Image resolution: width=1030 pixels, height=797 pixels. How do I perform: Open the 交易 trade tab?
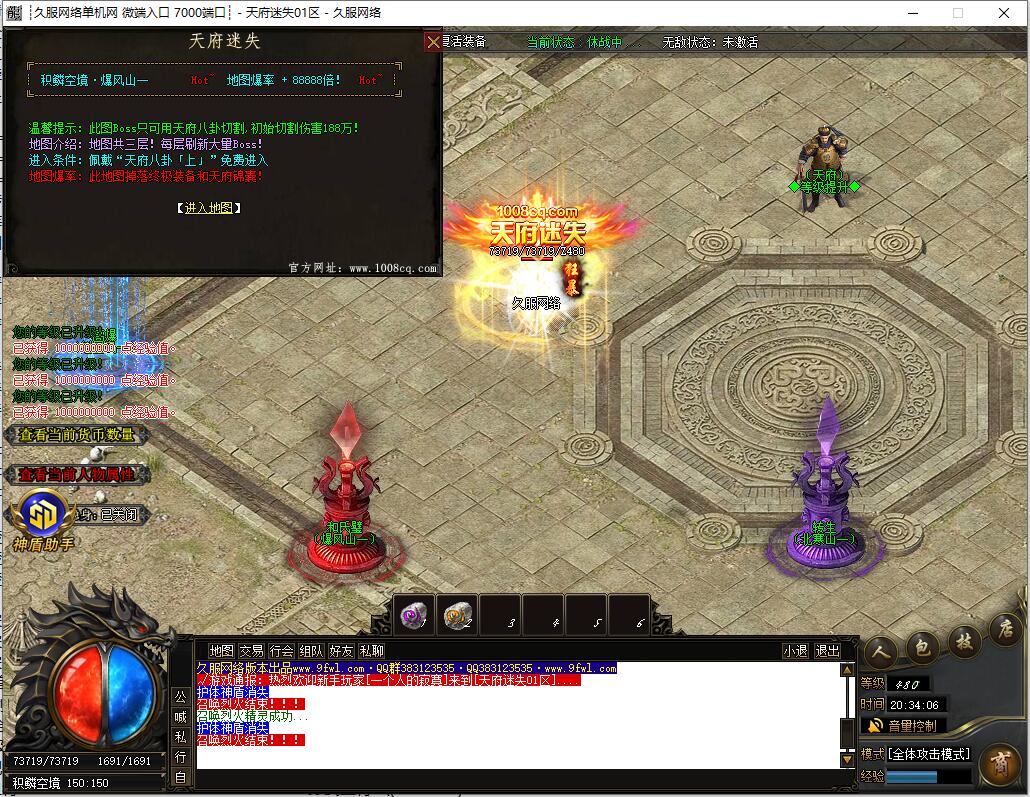click(251, 650)
